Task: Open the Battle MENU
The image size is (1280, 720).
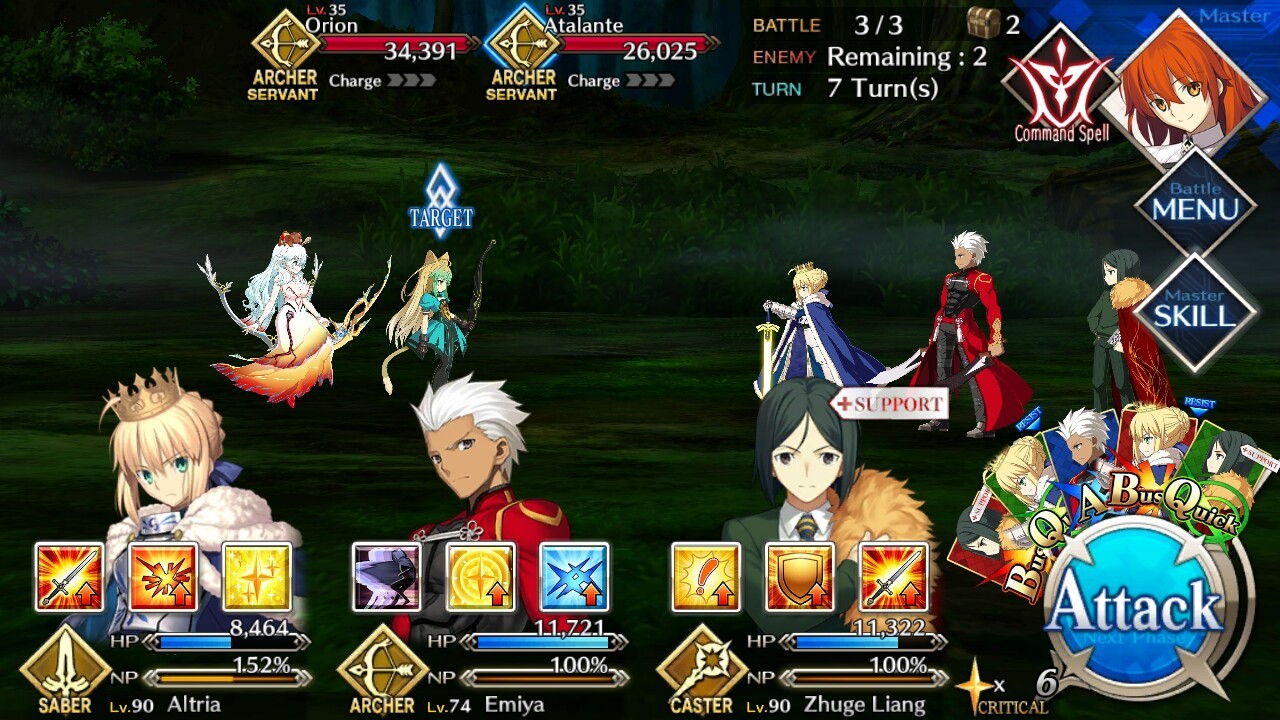Action: click(x=1195, y=203)
